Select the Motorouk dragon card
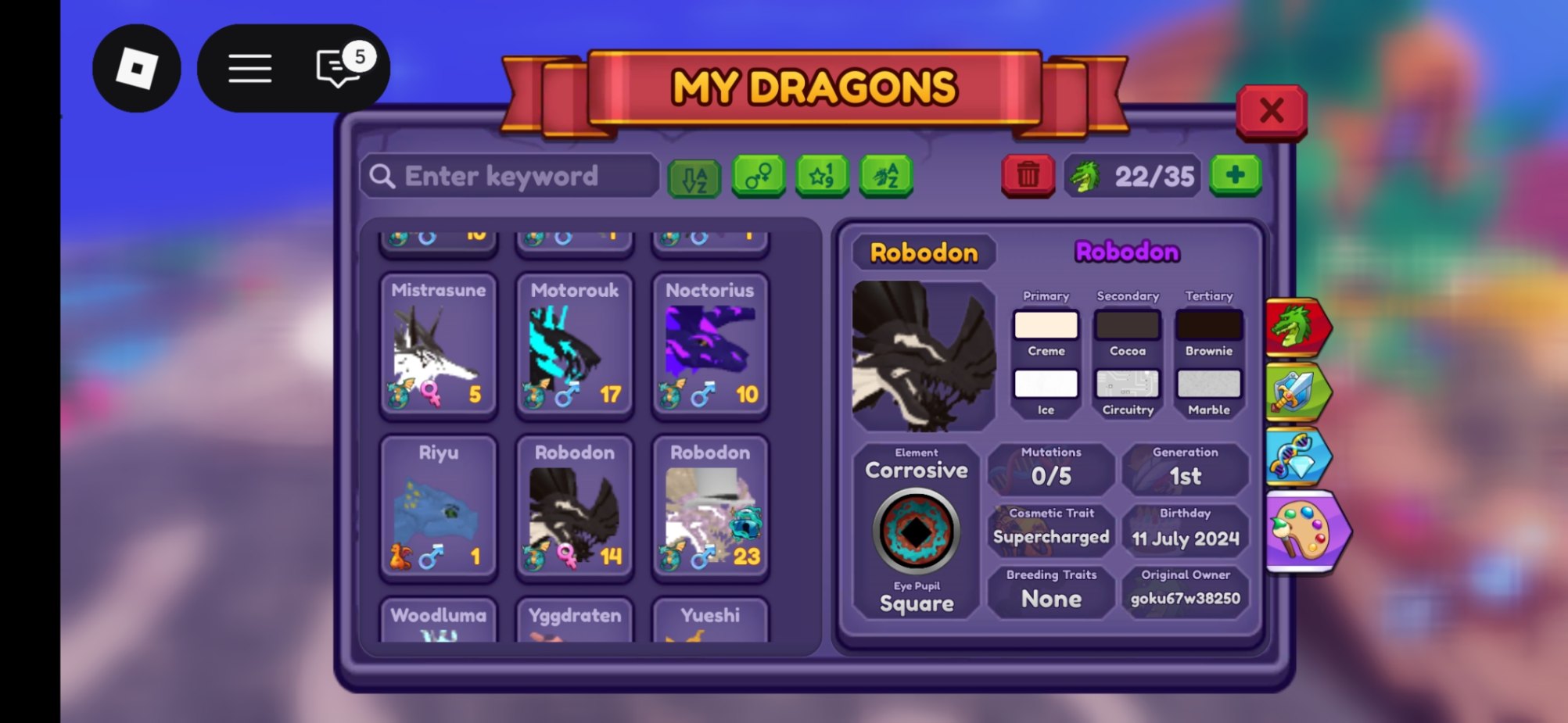Image resolution: width=1568 pixels, height=723 pixels. 574,344
